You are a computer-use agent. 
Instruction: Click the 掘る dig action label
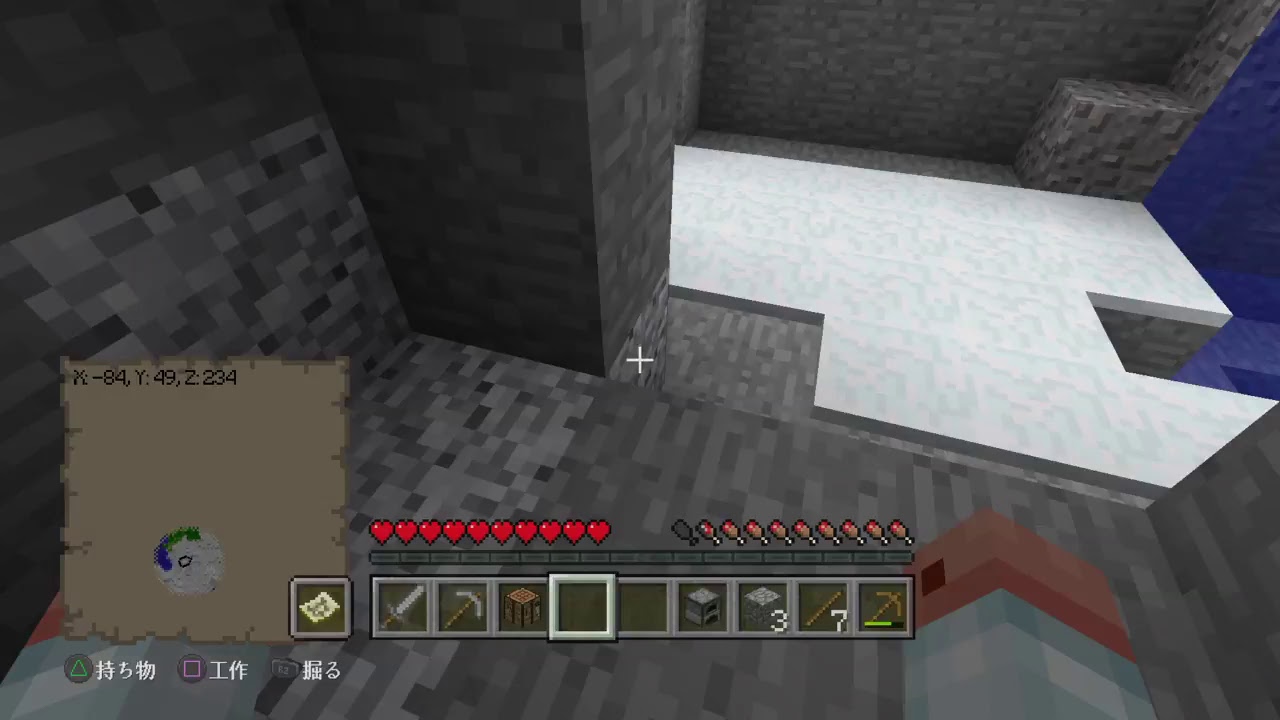tap(320, 671)
